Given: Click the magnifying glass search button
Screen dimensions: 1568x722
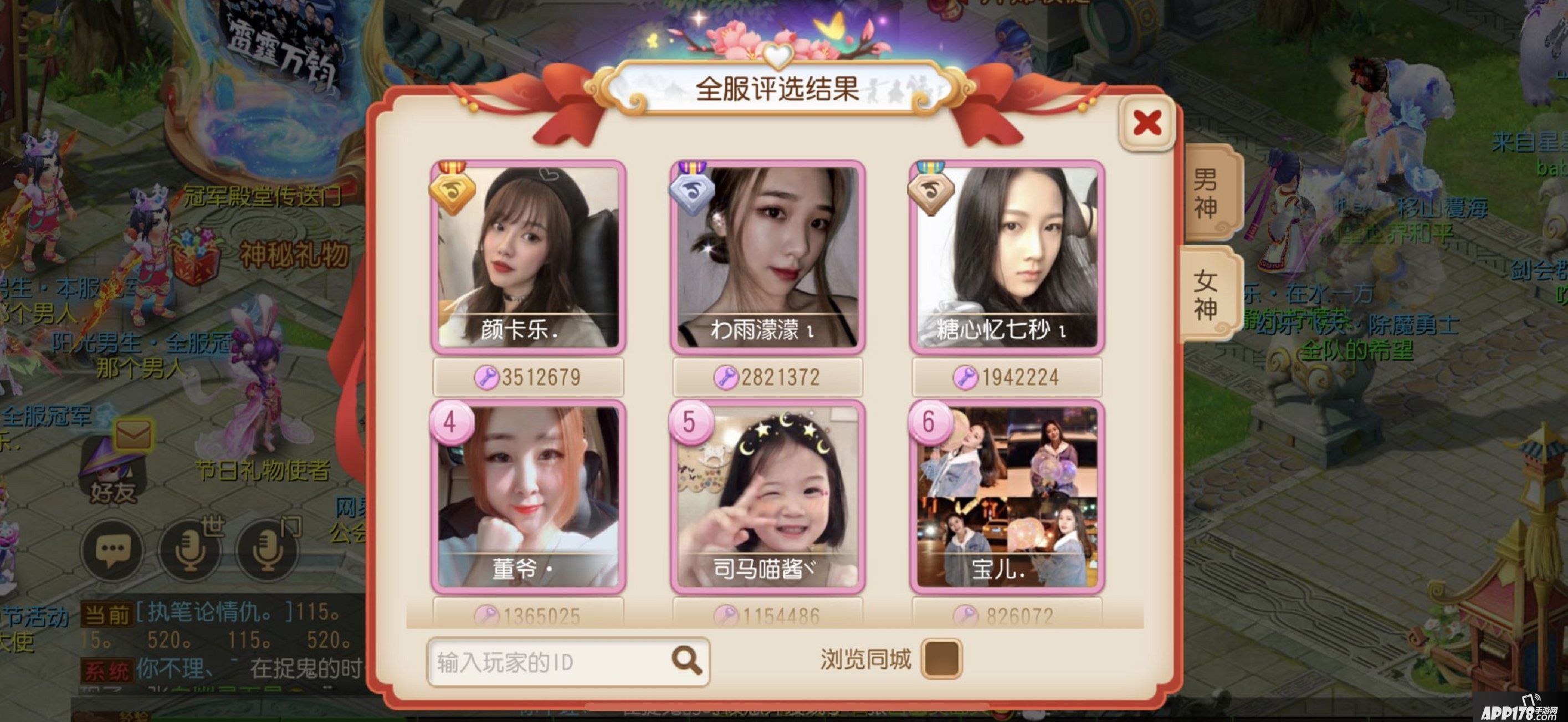Looking at the screenshot, I should tap(687, 660).
